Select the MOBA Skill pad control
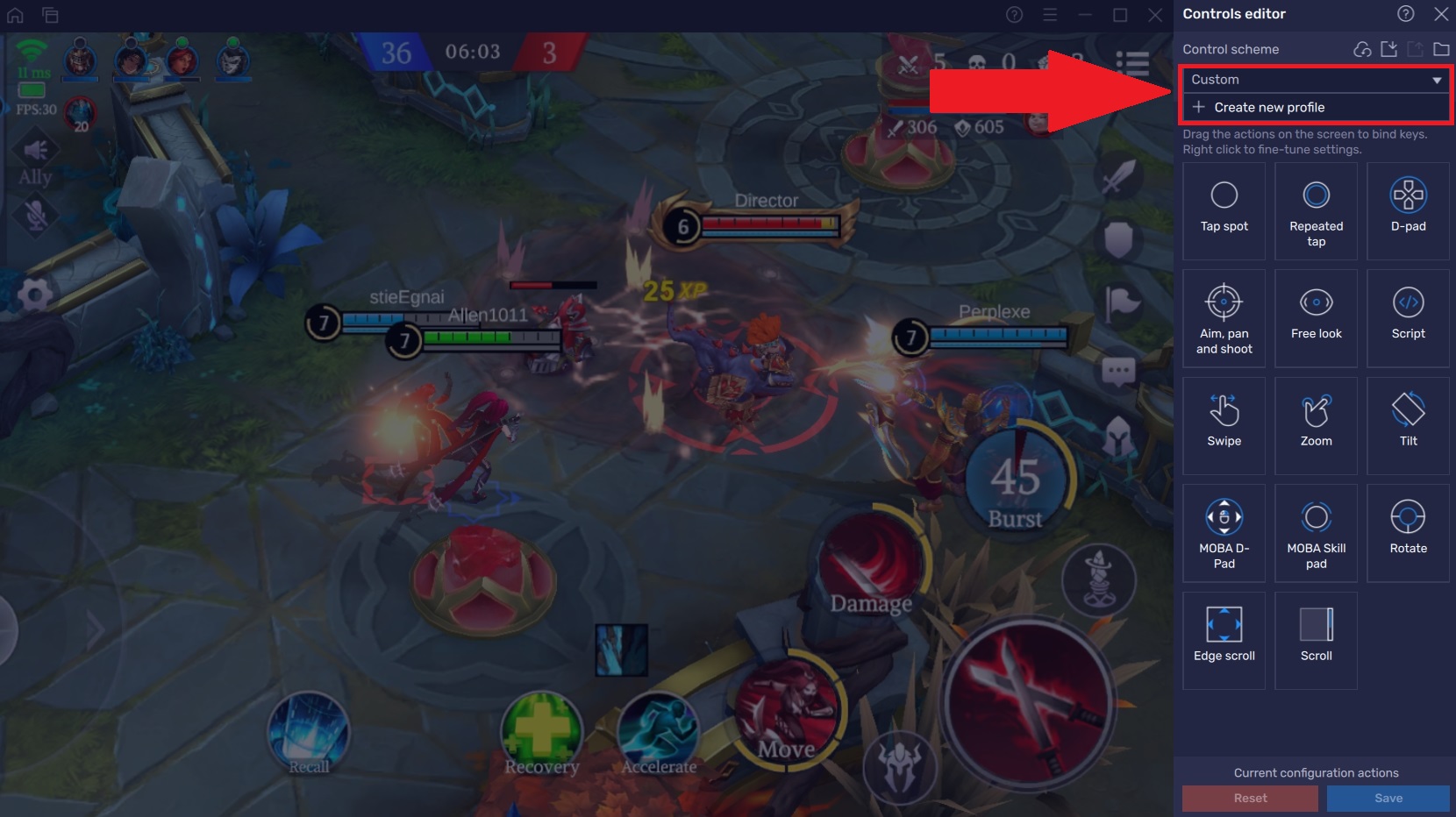The image size is (1456, 817). (x=1316, y=532)
